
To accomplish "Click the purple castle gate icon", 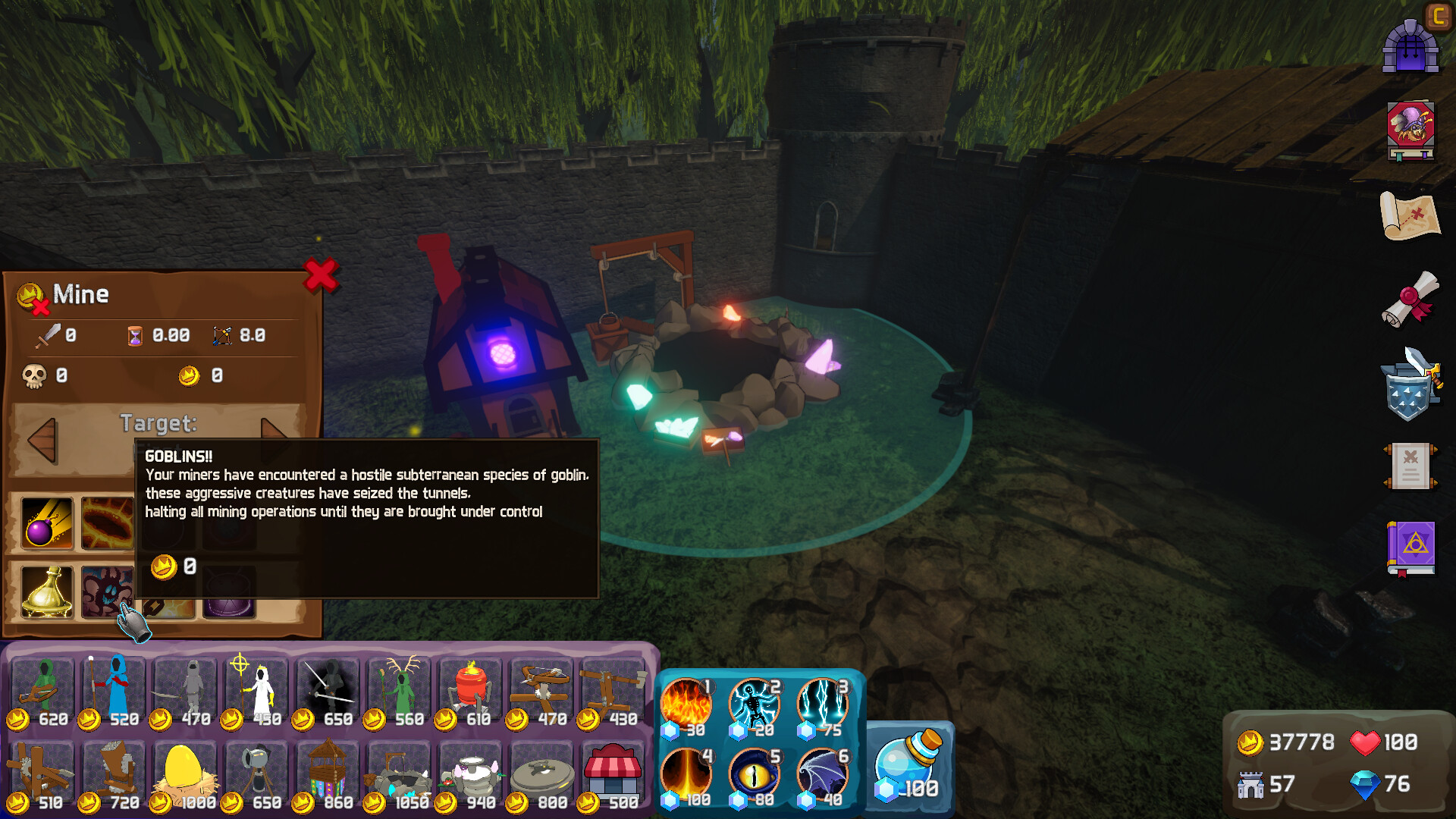I will coord(1410,47).
